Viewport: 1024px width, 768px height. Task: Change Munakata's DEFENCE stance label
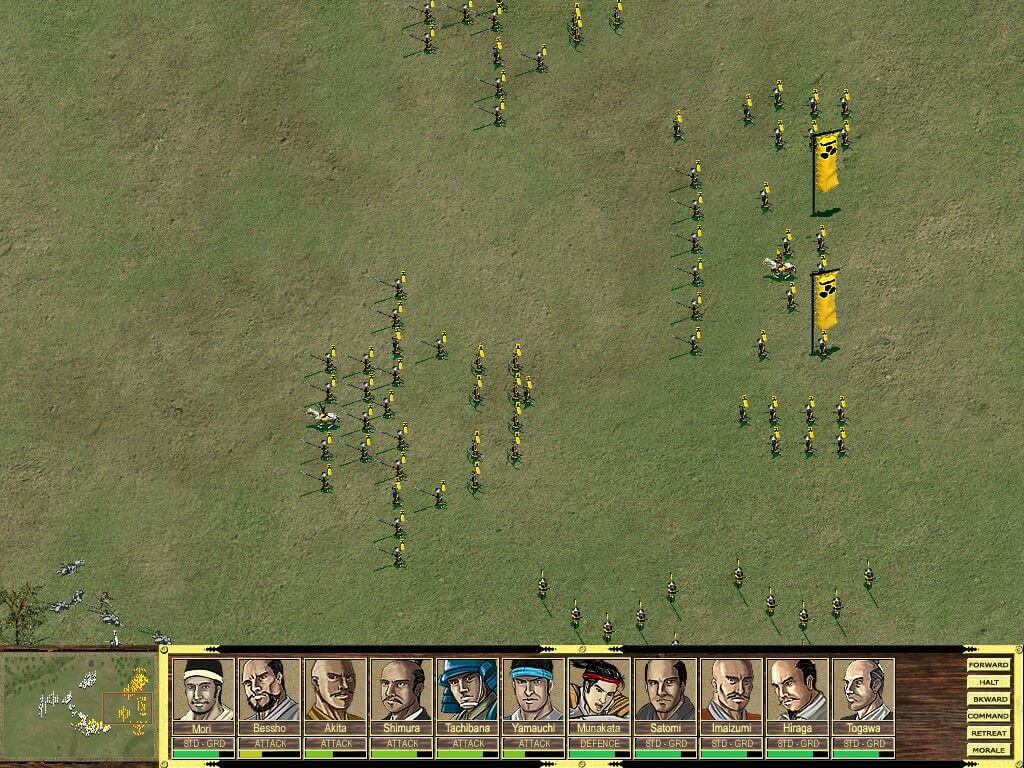click(599, 744)
